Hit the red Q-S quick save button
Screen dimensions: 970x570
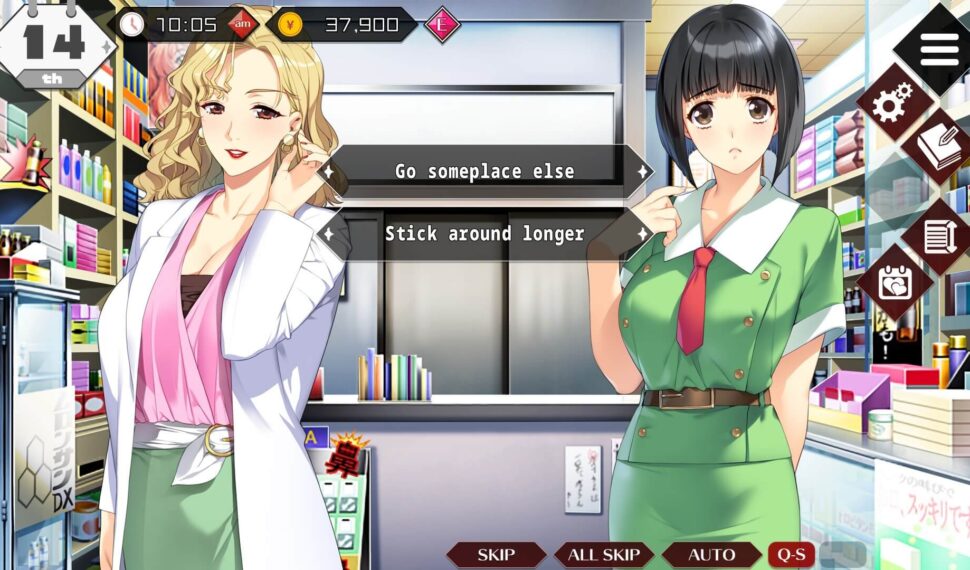tap(790, 555)
